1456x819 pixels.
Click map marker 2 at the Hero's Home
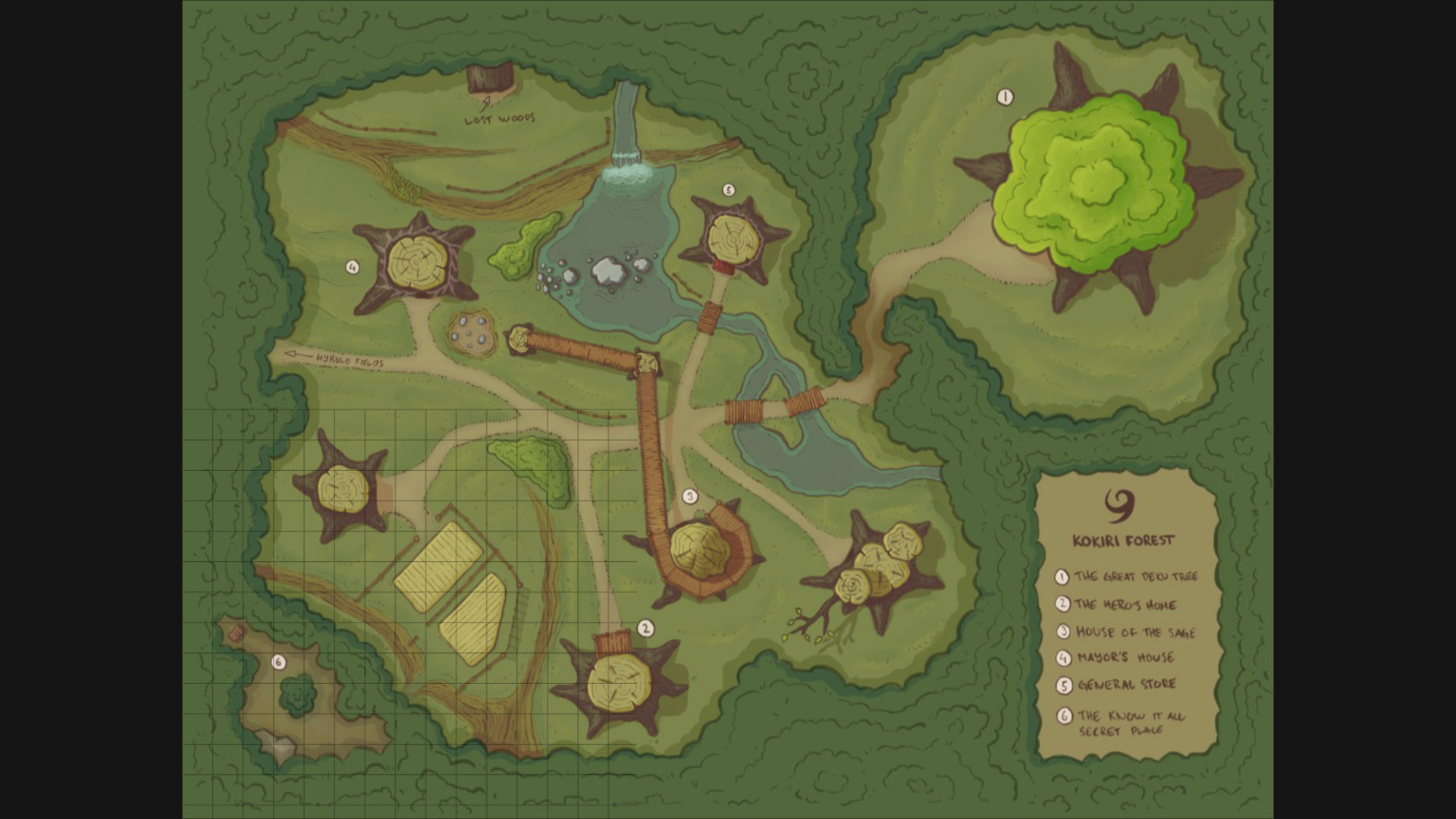click(645, 628)
